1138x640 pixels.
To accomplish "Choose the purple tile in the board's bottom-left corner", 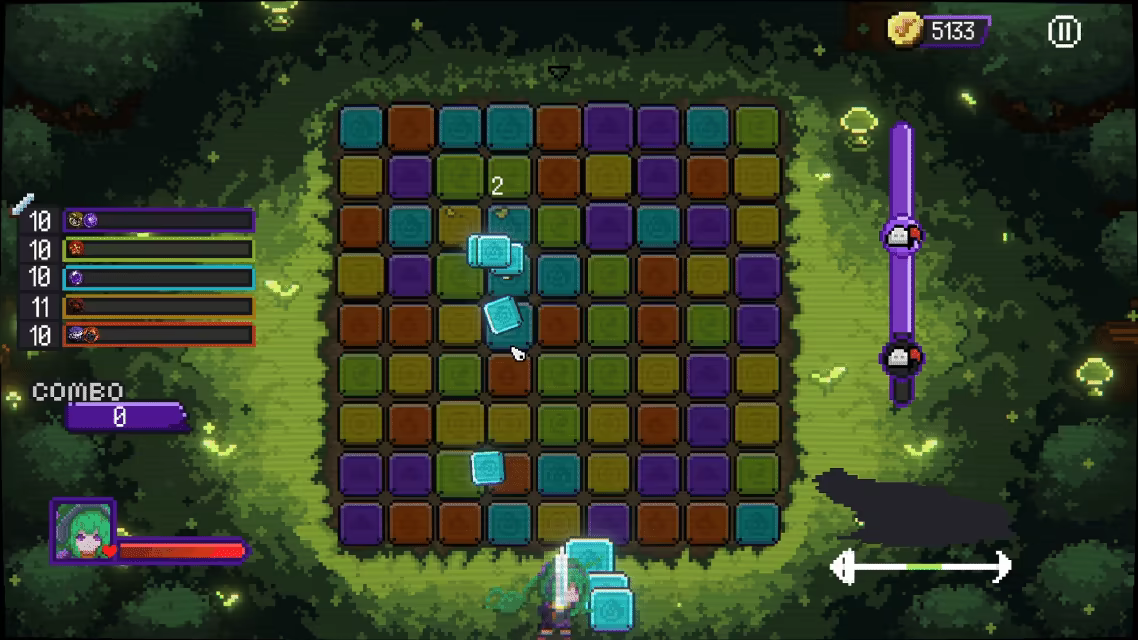I will (361, 522).
